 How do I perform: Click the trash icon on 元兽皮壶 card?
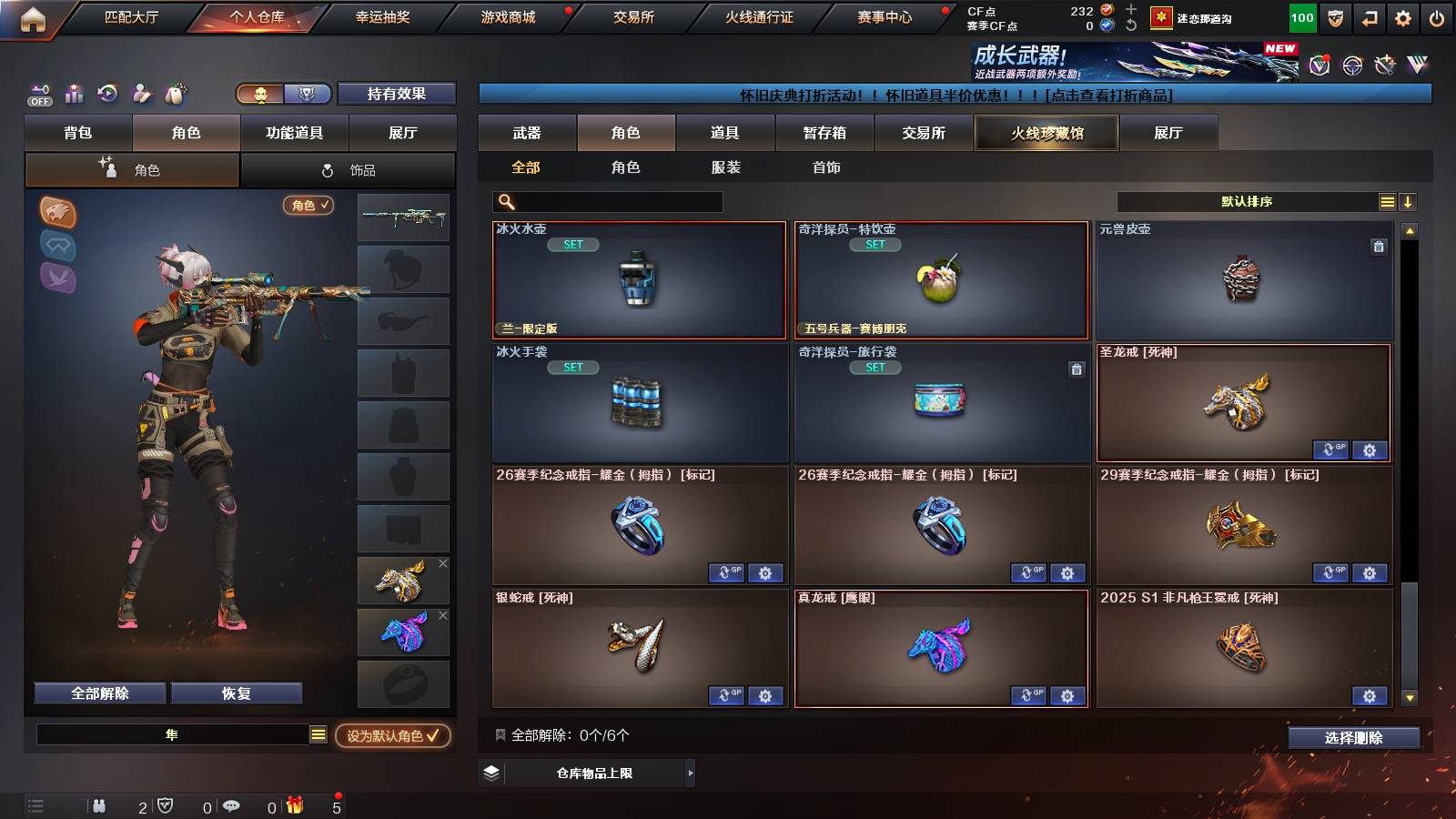coord(1380,246)
